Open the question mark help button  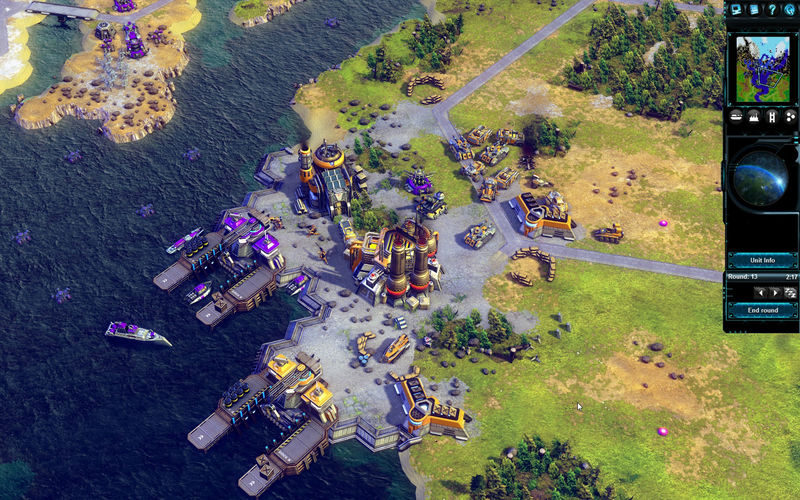pyautogui.click(x=771, y=9)
